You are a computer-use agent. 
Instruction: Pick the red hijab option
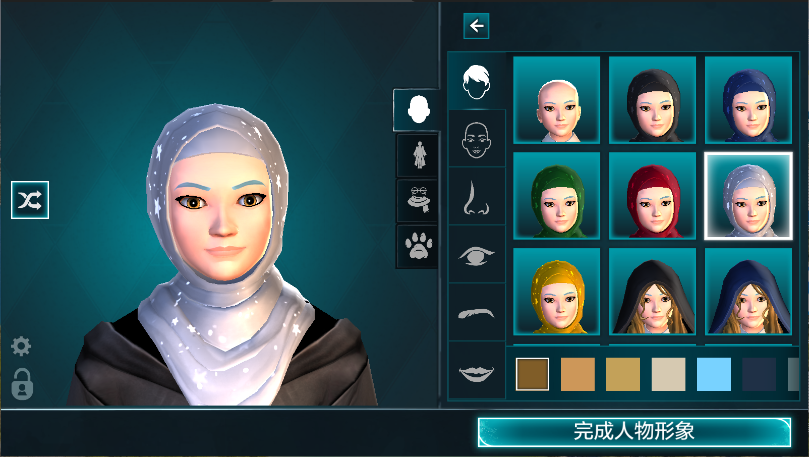pos(652,195)
